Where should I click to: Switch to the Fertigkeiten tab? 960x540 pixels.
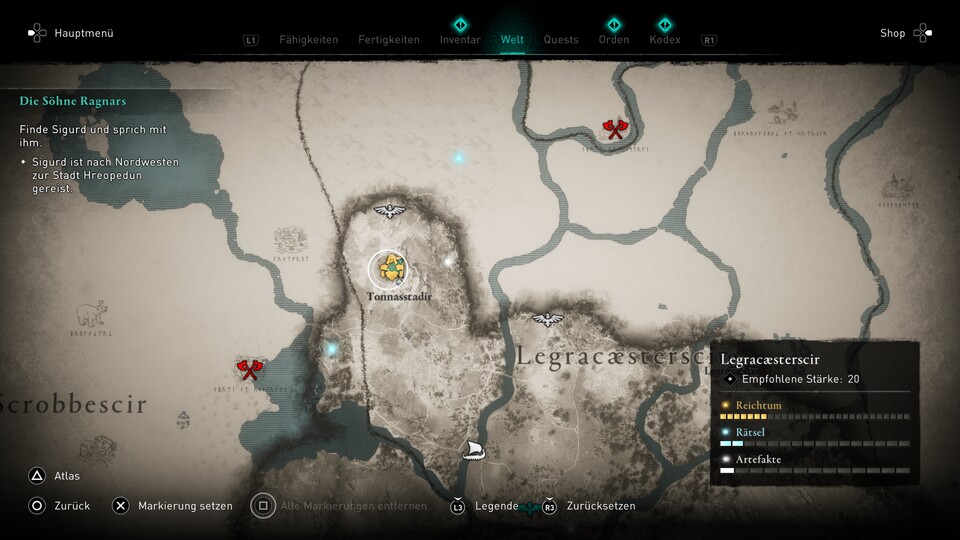coord(388,40)
